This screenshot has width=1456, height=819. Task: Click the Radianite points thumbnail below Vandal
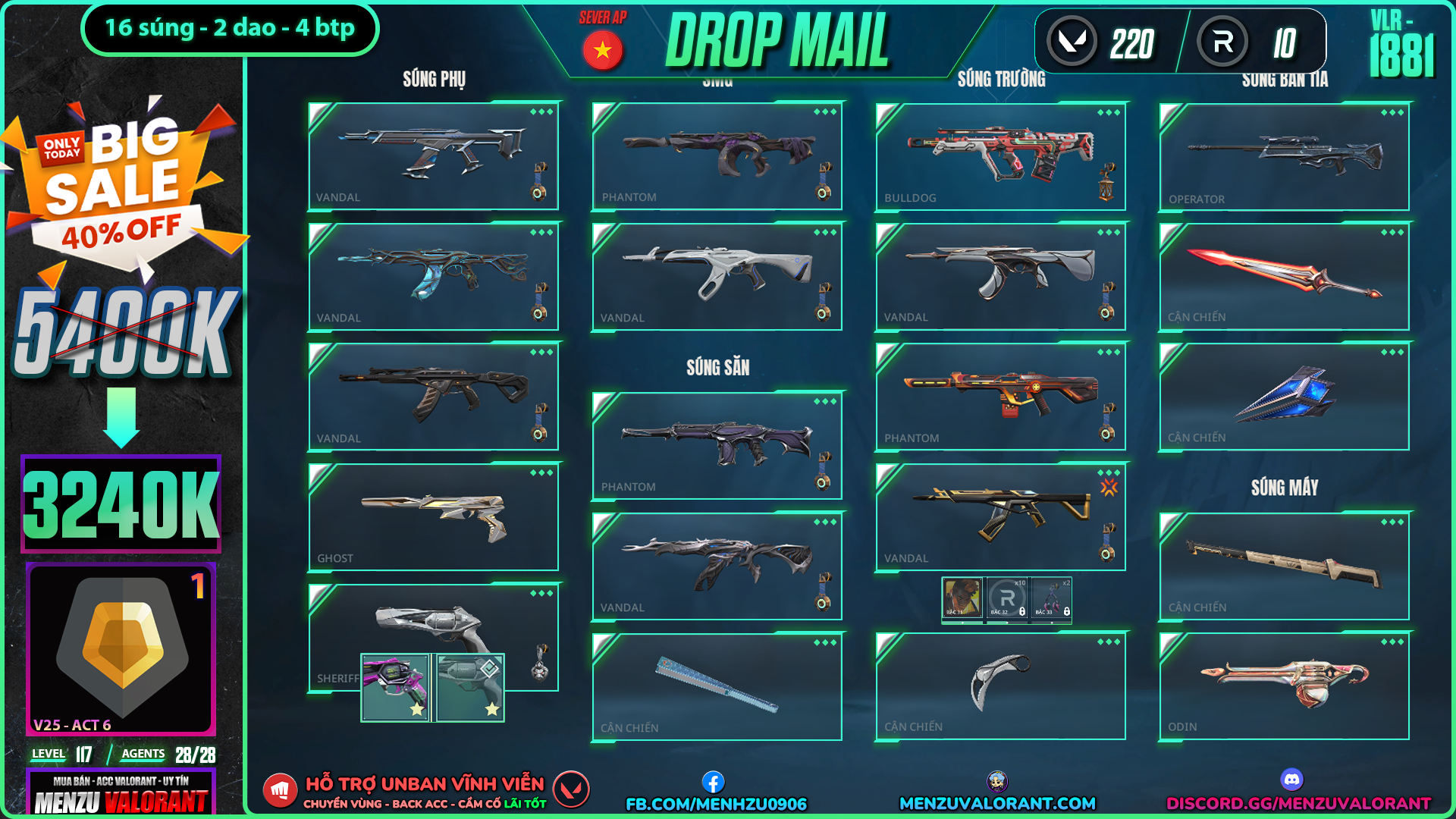1007,599
